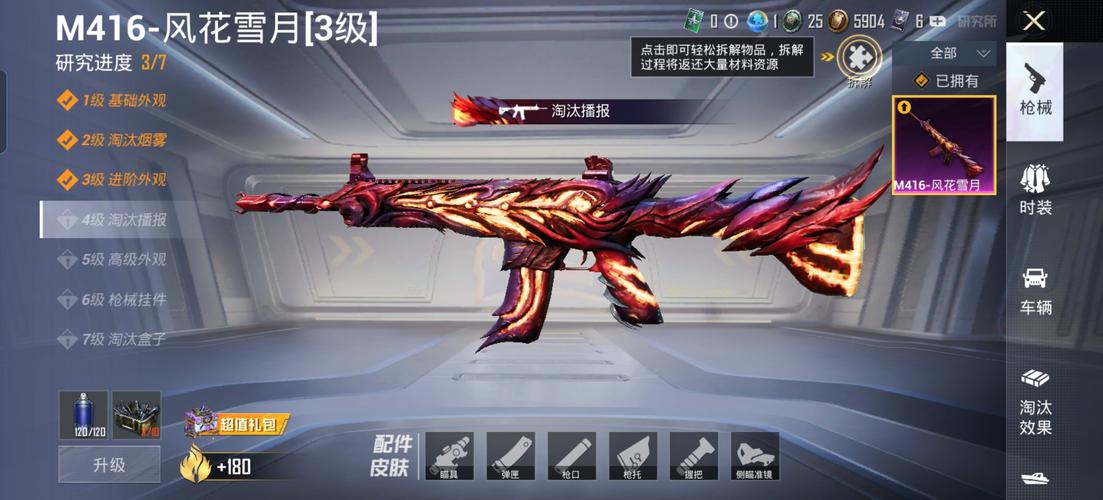The image size is (1103, 500).
Task: Select the M416-风花雪月 skin thumbnail
Action: [943, 145]
